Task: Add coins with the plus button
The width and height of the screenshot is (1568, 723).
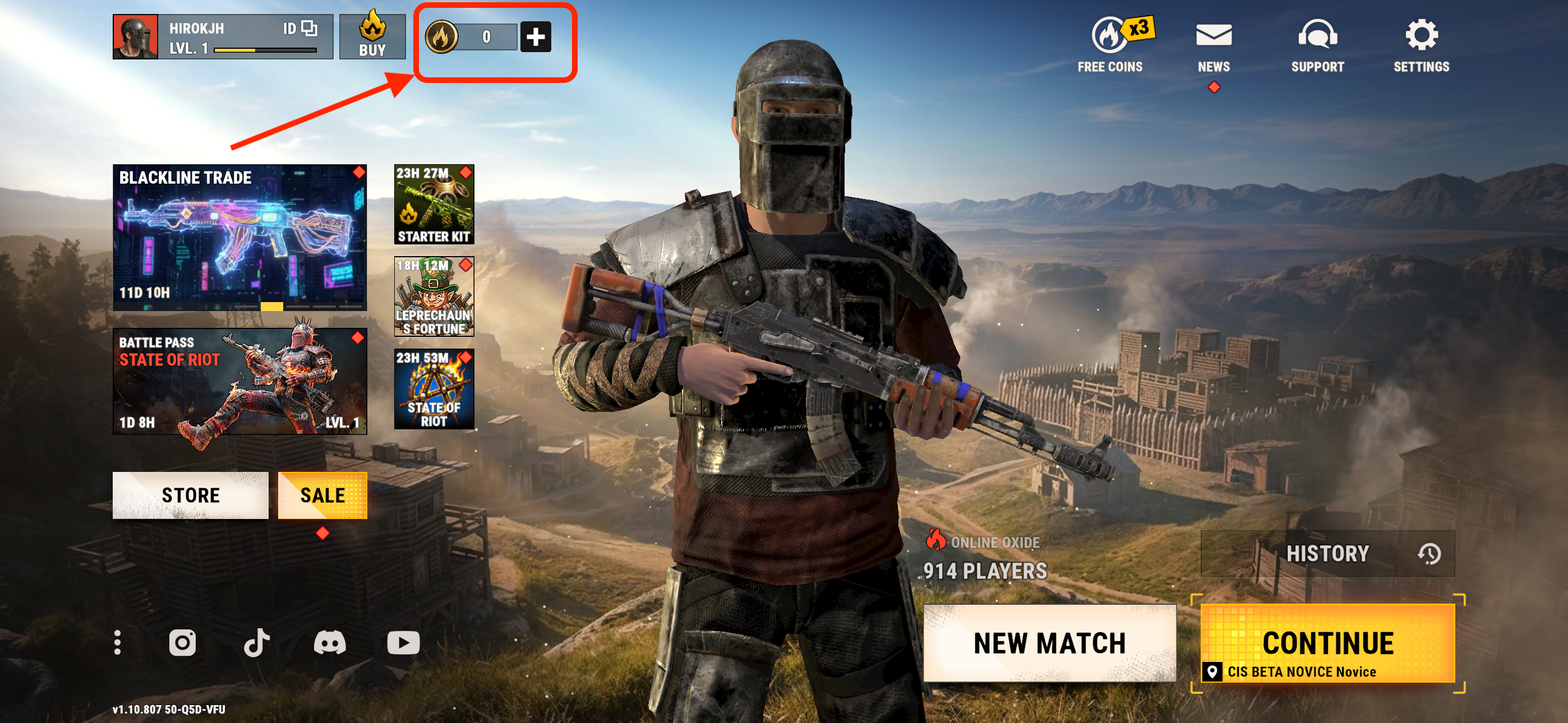Action: (535, 37)
